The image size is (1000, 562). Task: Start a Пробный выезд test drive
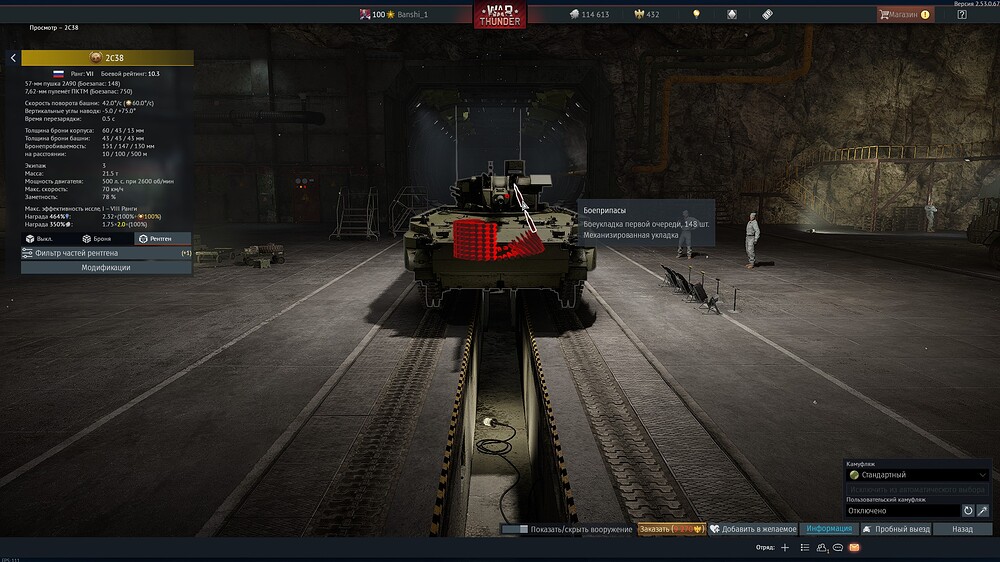point(897,529)
